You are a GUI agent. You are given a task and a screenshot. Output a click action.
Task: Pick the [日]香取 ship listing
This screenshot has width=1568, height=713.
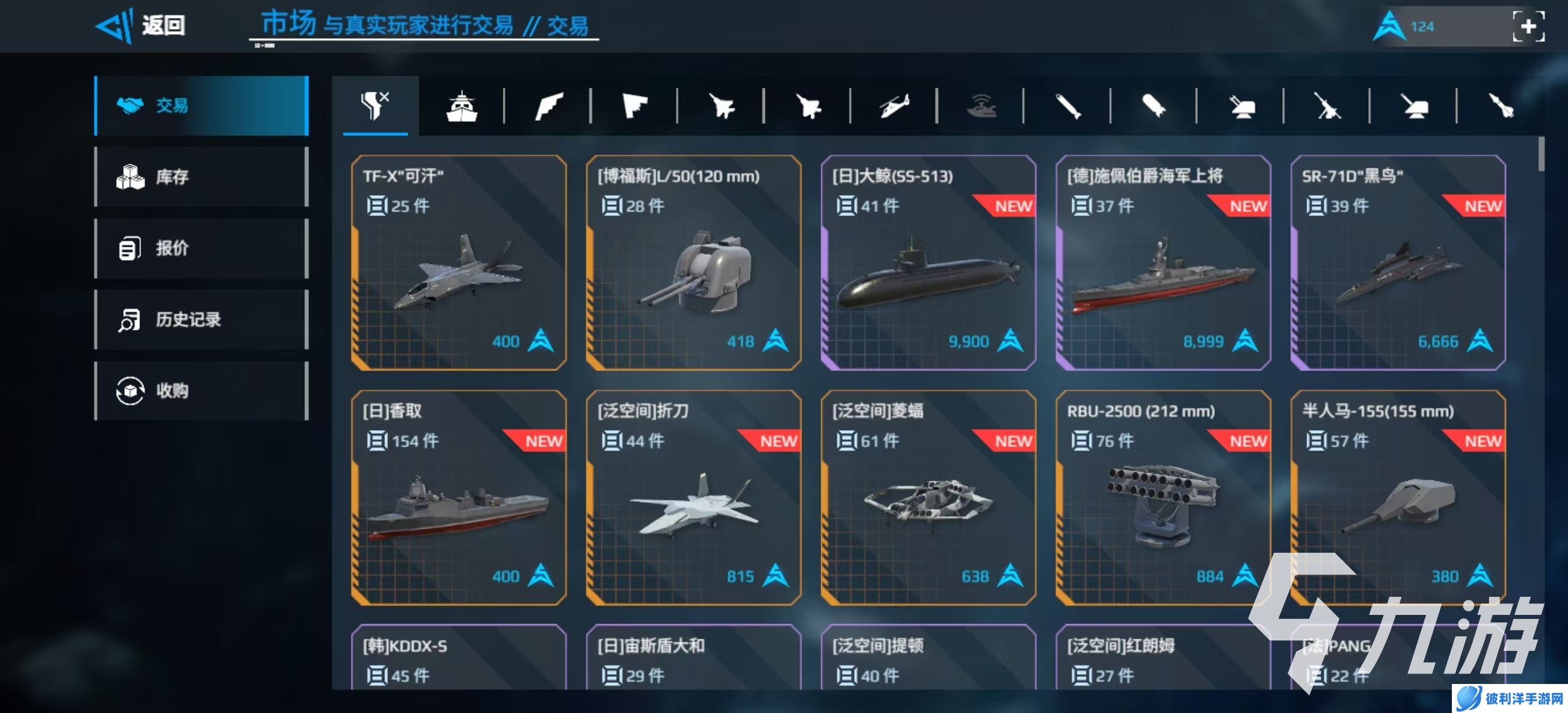point(458,498)
